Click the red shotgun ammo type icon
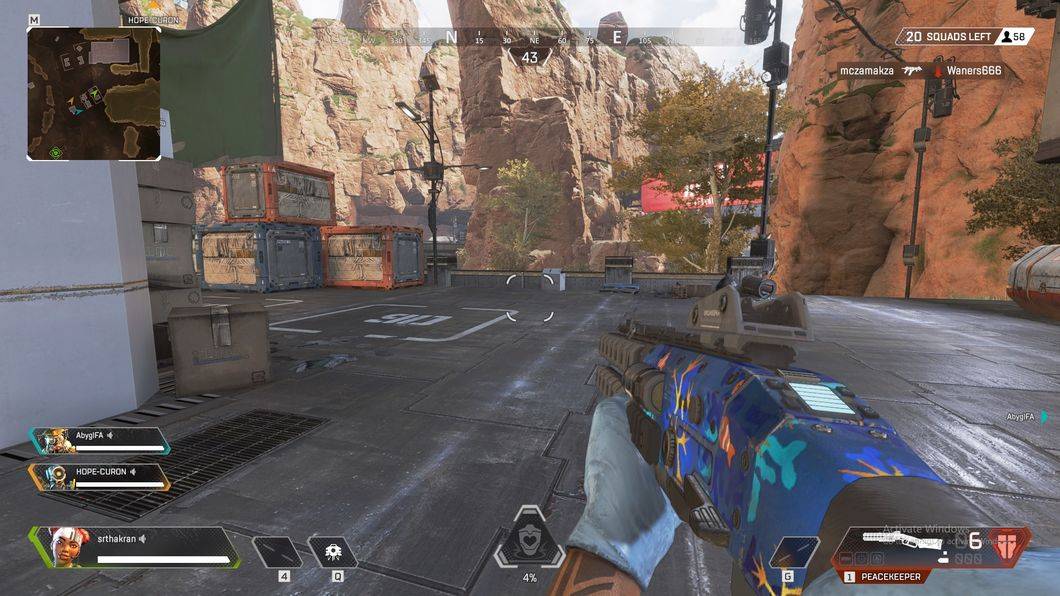Image resolution: width=1060 pixels, height=596 pixels. [x=1012, y=543]
